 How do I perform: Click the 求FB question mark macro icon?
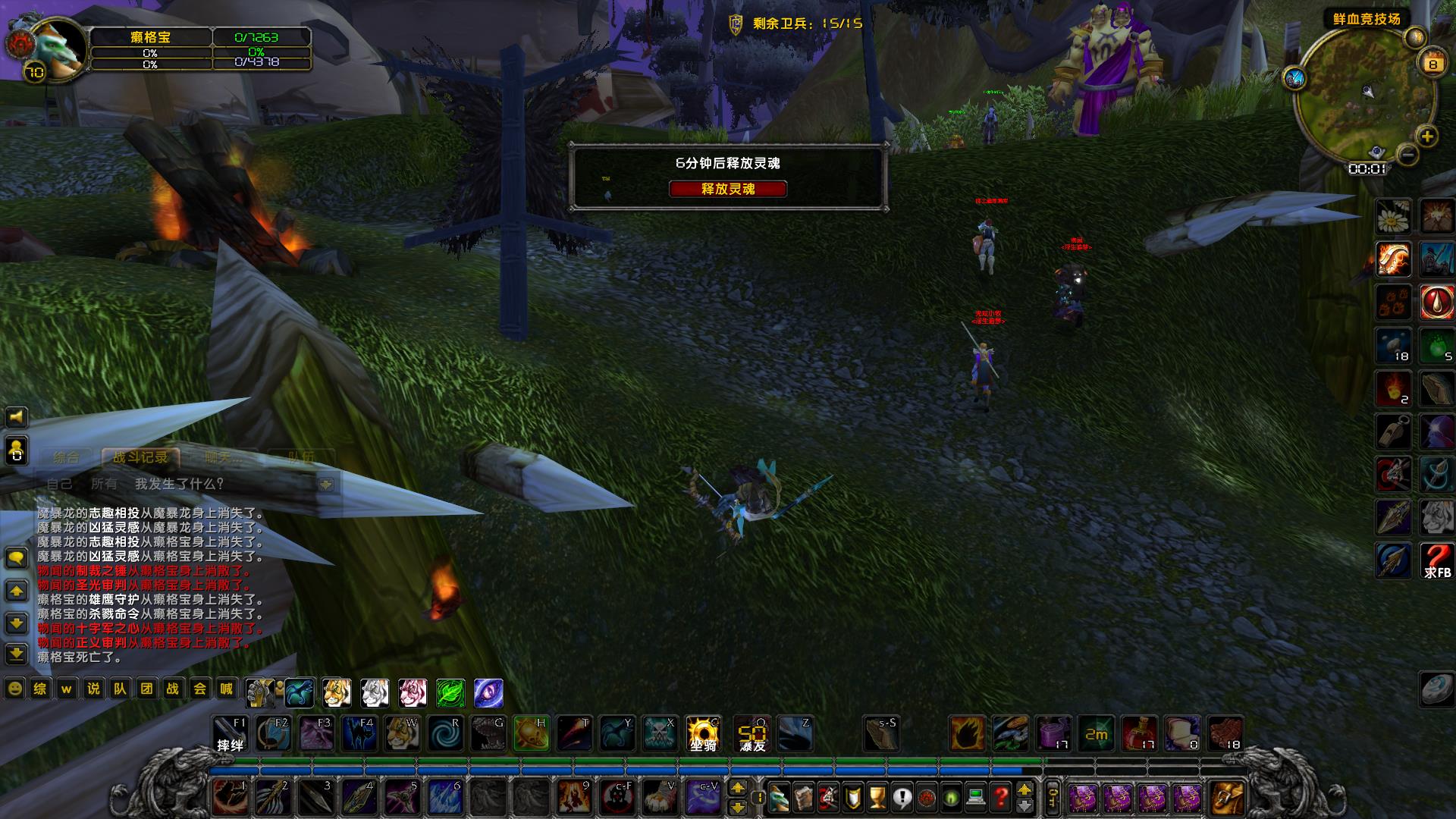tap(1436, 561)
